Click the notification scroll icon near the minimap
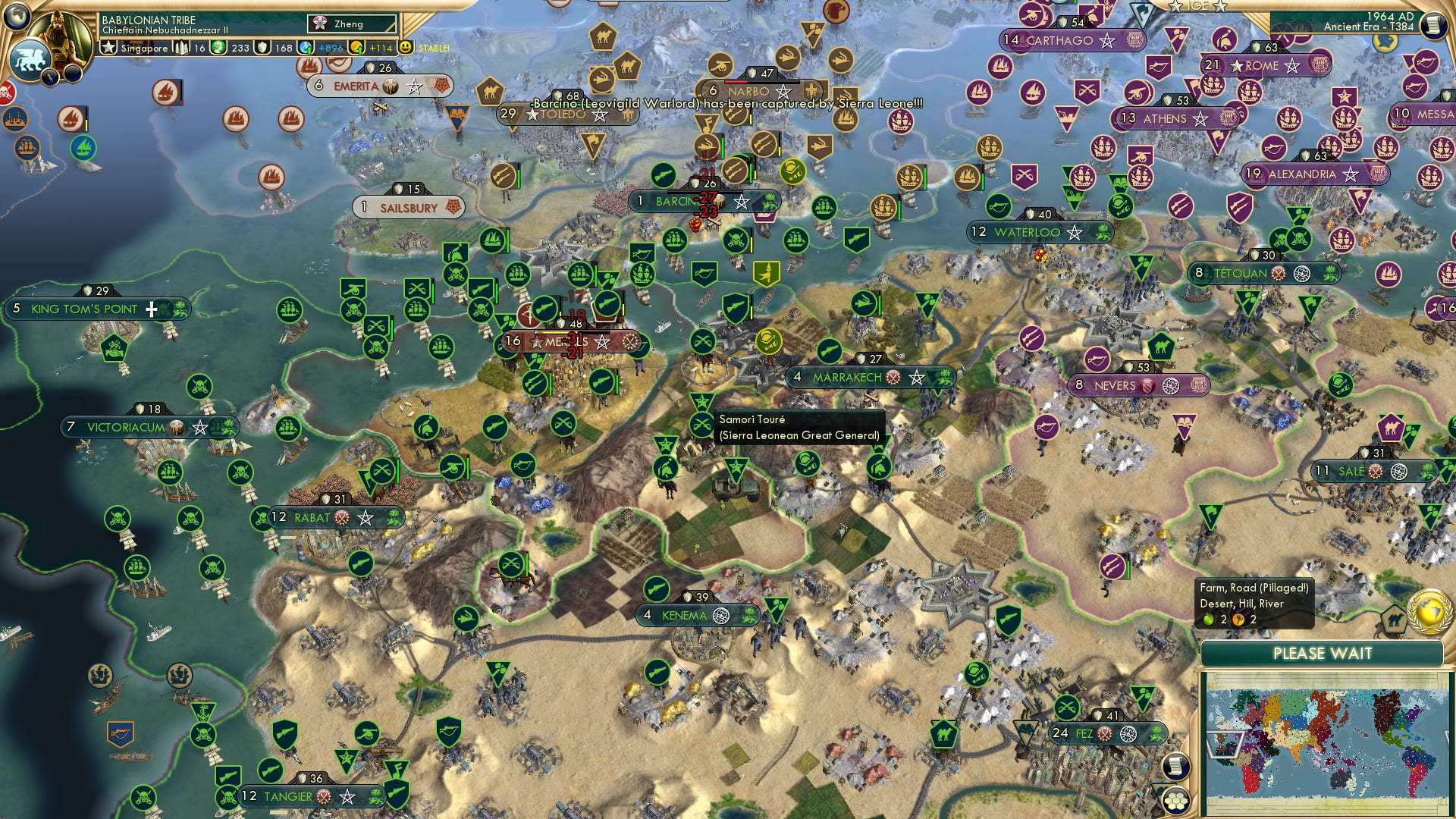Image resolution: width=1456 pixels, height=819 pixels. coord(1175,767)
